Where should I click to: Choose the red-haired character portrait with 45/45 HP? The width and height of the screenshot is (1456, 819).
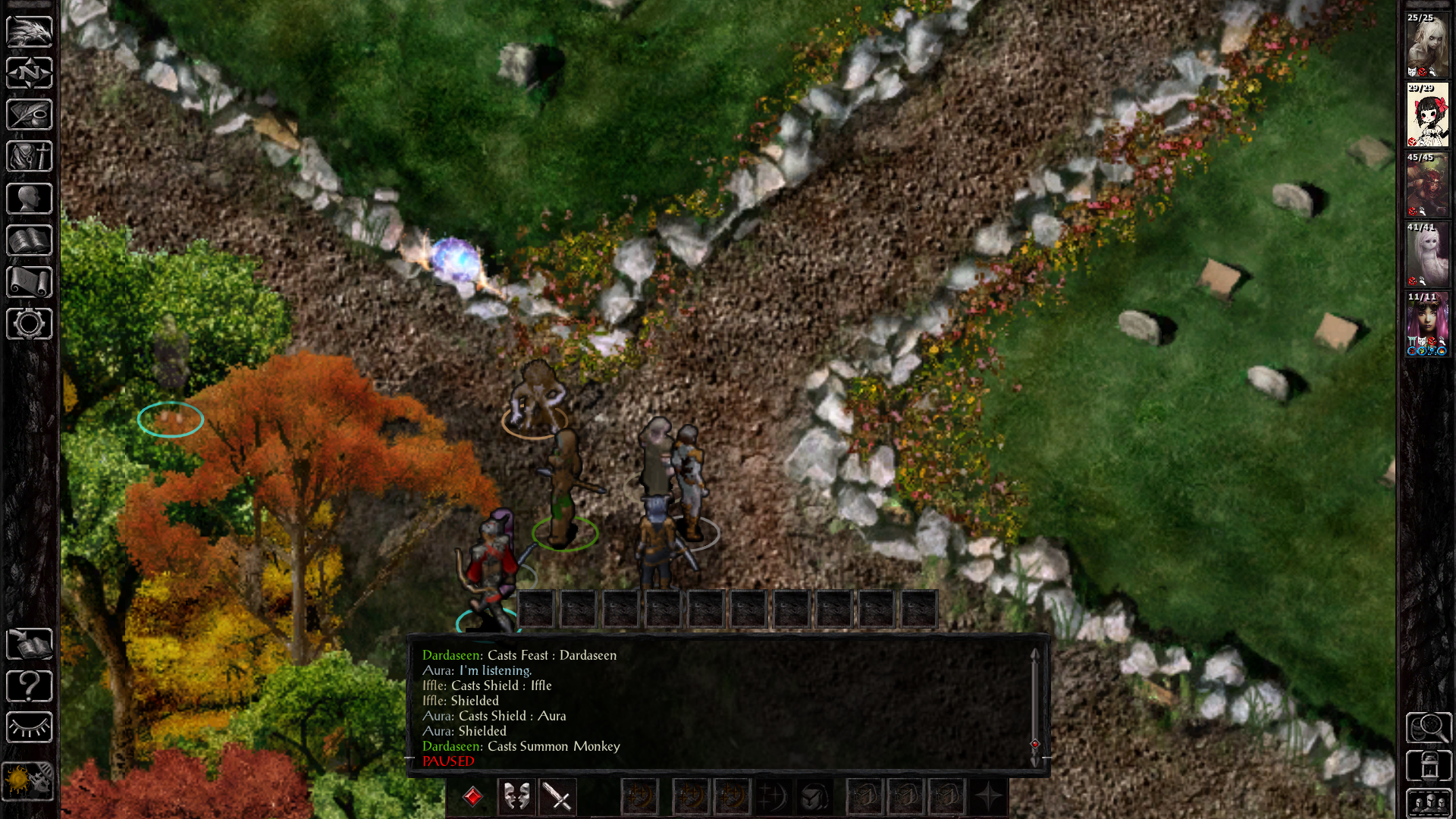tap(1427, 185)
